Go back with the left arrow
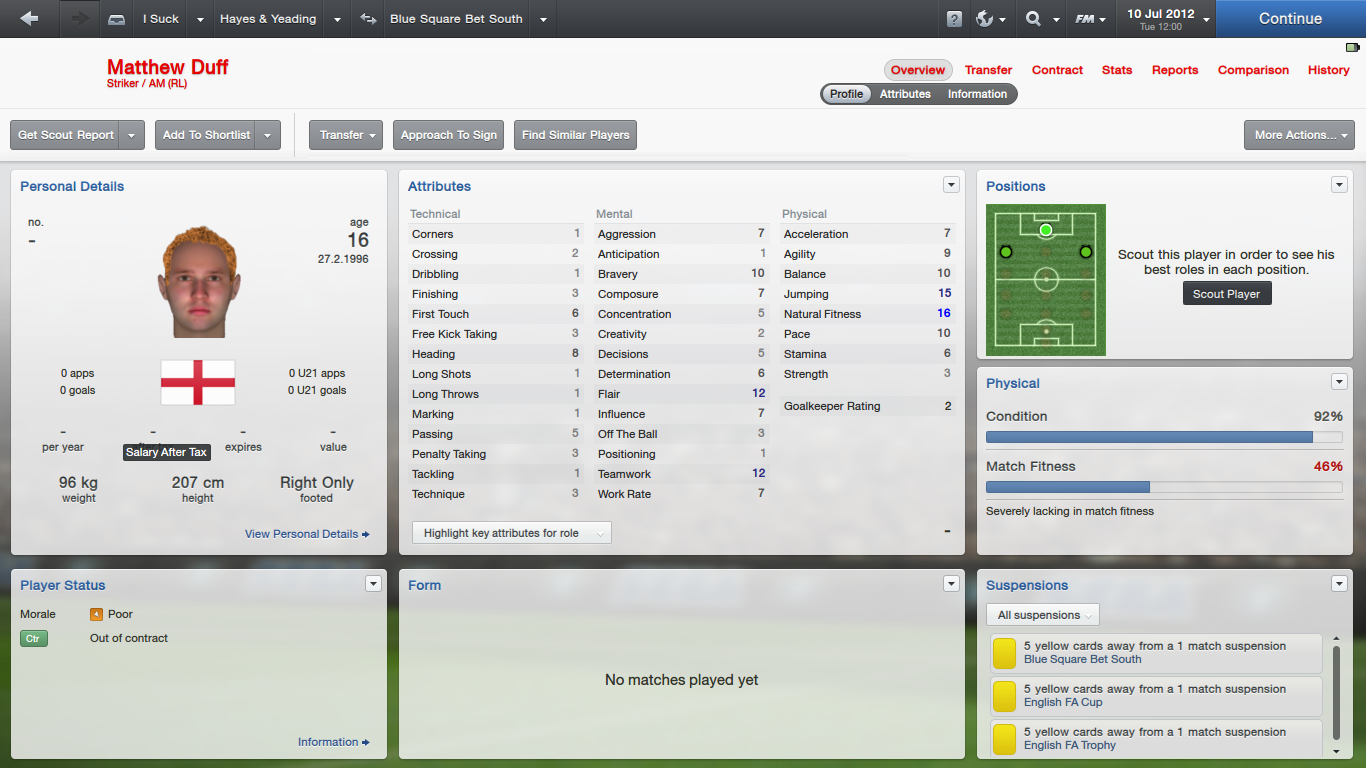The width and height of the screenshot is (1366, 768). coord(29,19)
